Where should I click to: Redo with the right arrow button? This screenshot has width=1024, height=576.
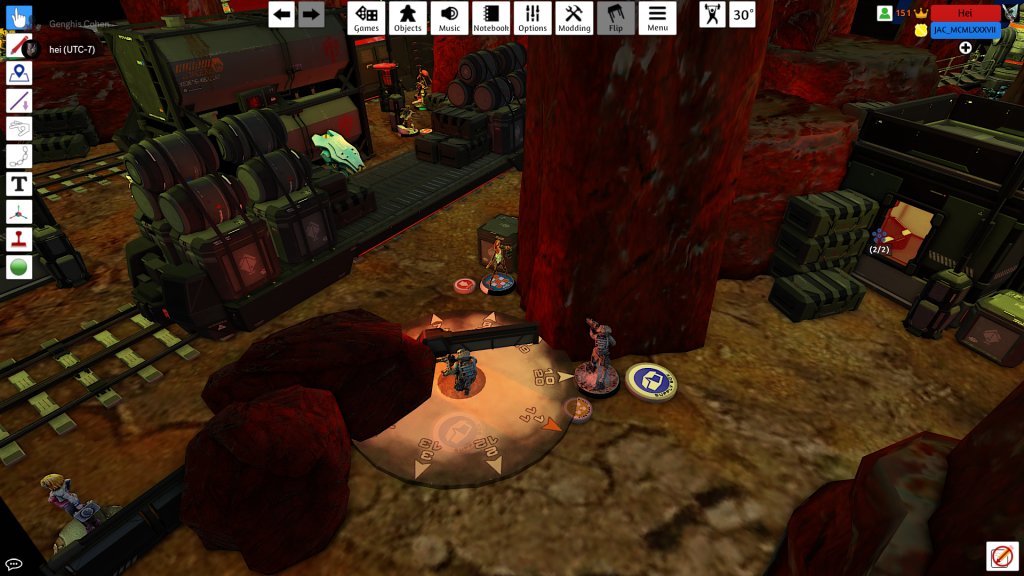(311, 15)
